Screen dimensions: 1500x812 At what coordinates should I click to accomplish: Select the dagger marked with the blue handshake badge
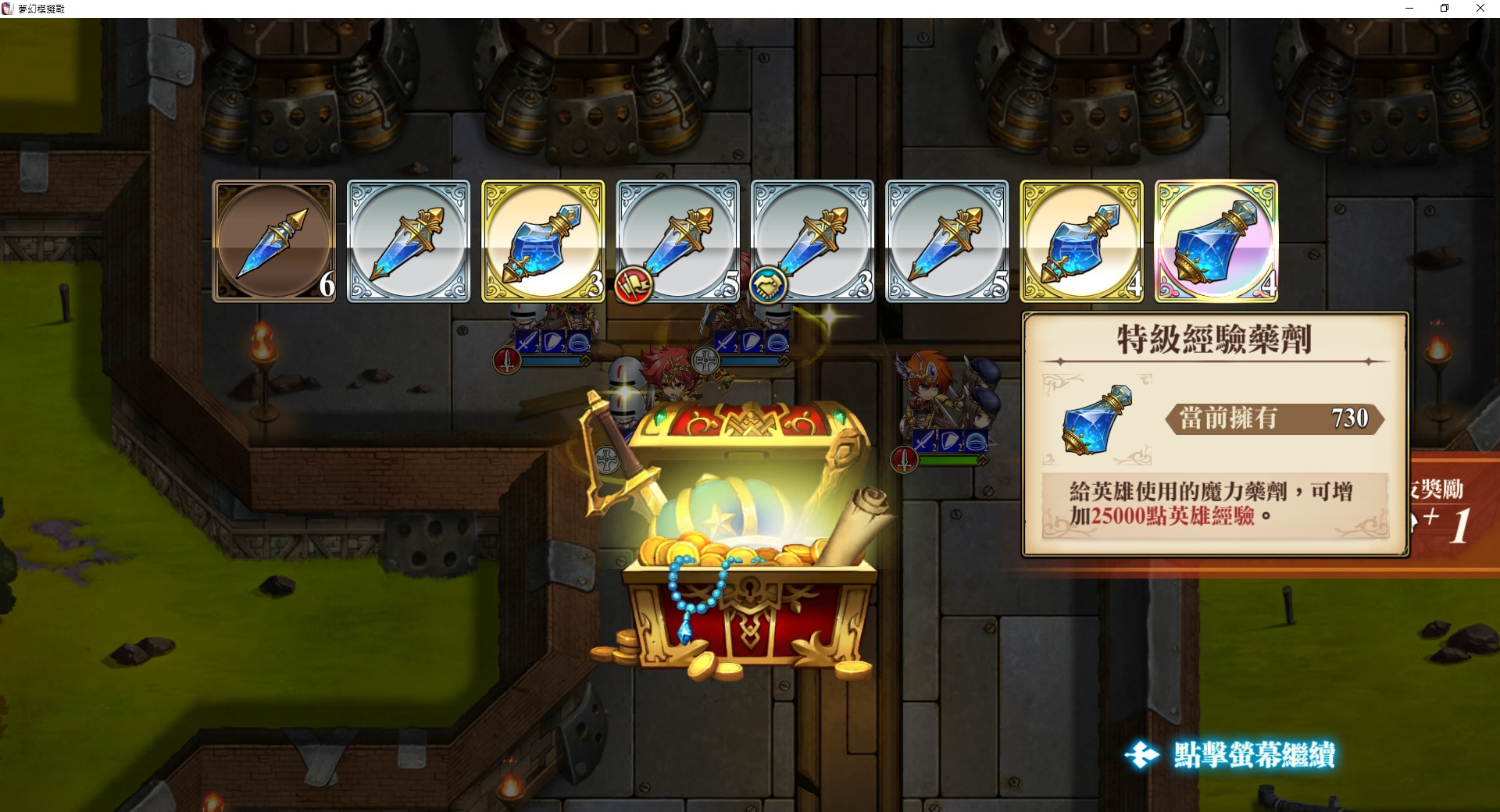coord(812,240)
